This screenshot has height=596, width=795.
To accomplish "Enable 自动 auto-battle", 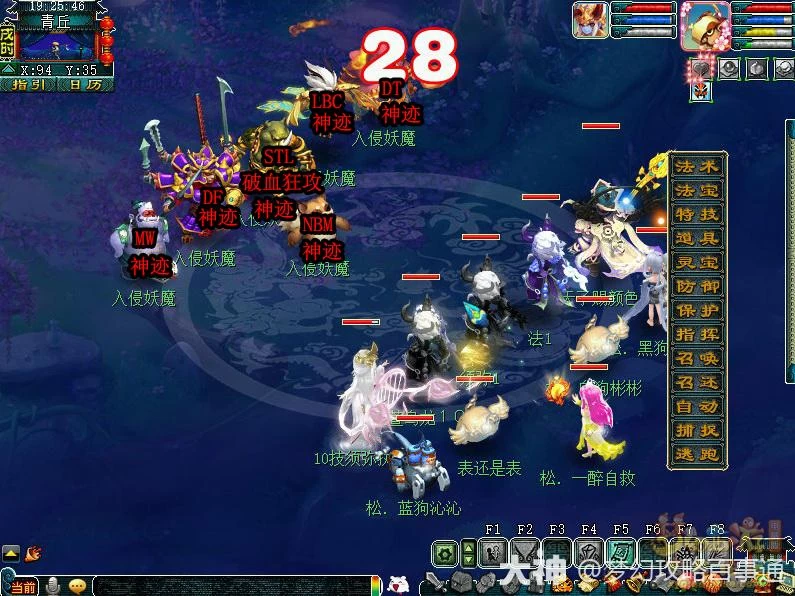I will tap(697, 407).
